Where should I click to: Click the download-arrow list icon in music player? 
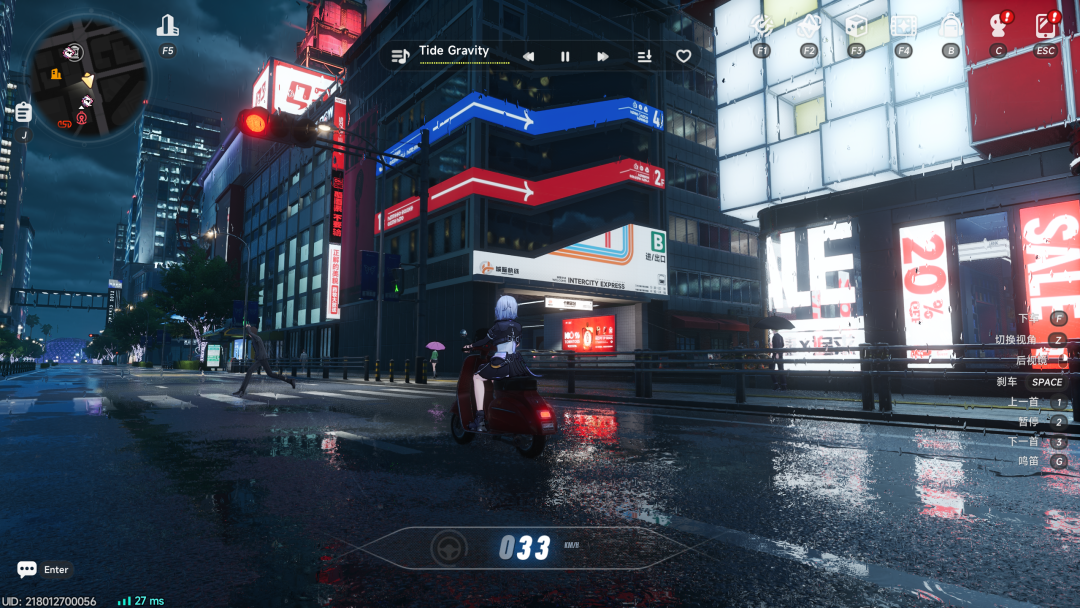(644, 57)
